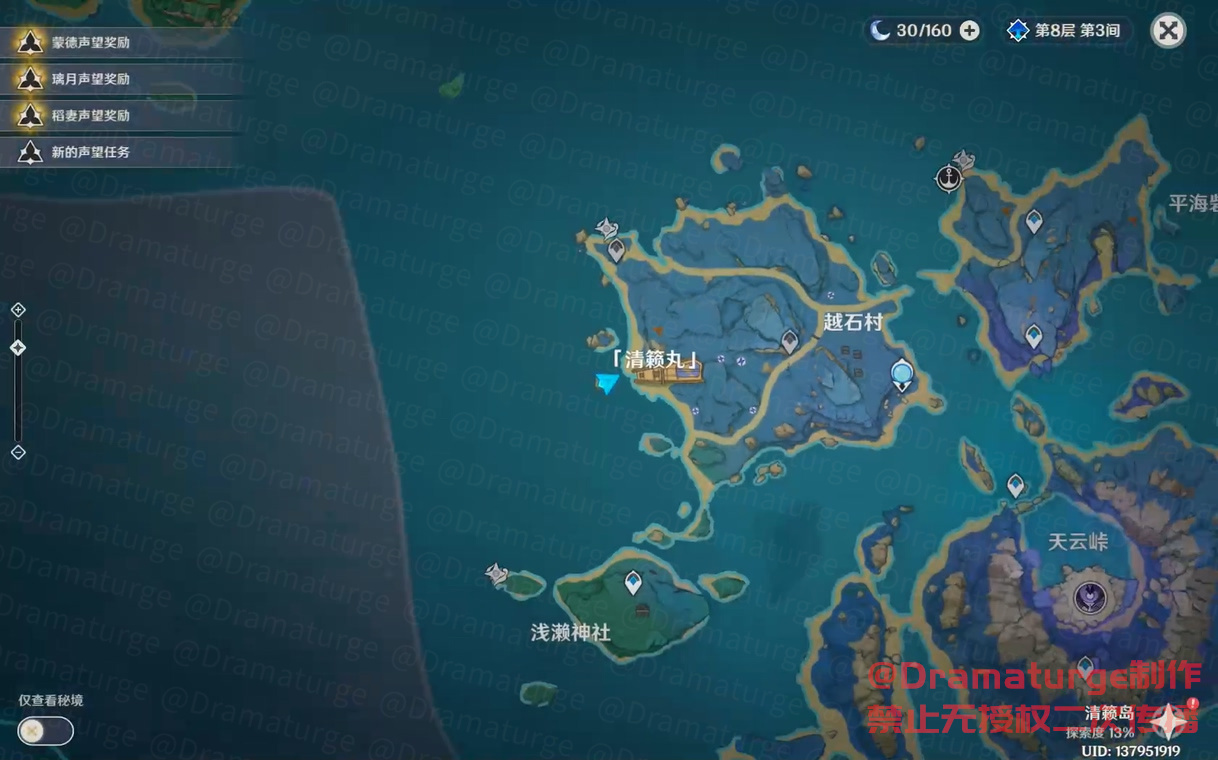Zoom out with the map's minus button
1218x760 pixels.
coord(18,452)
